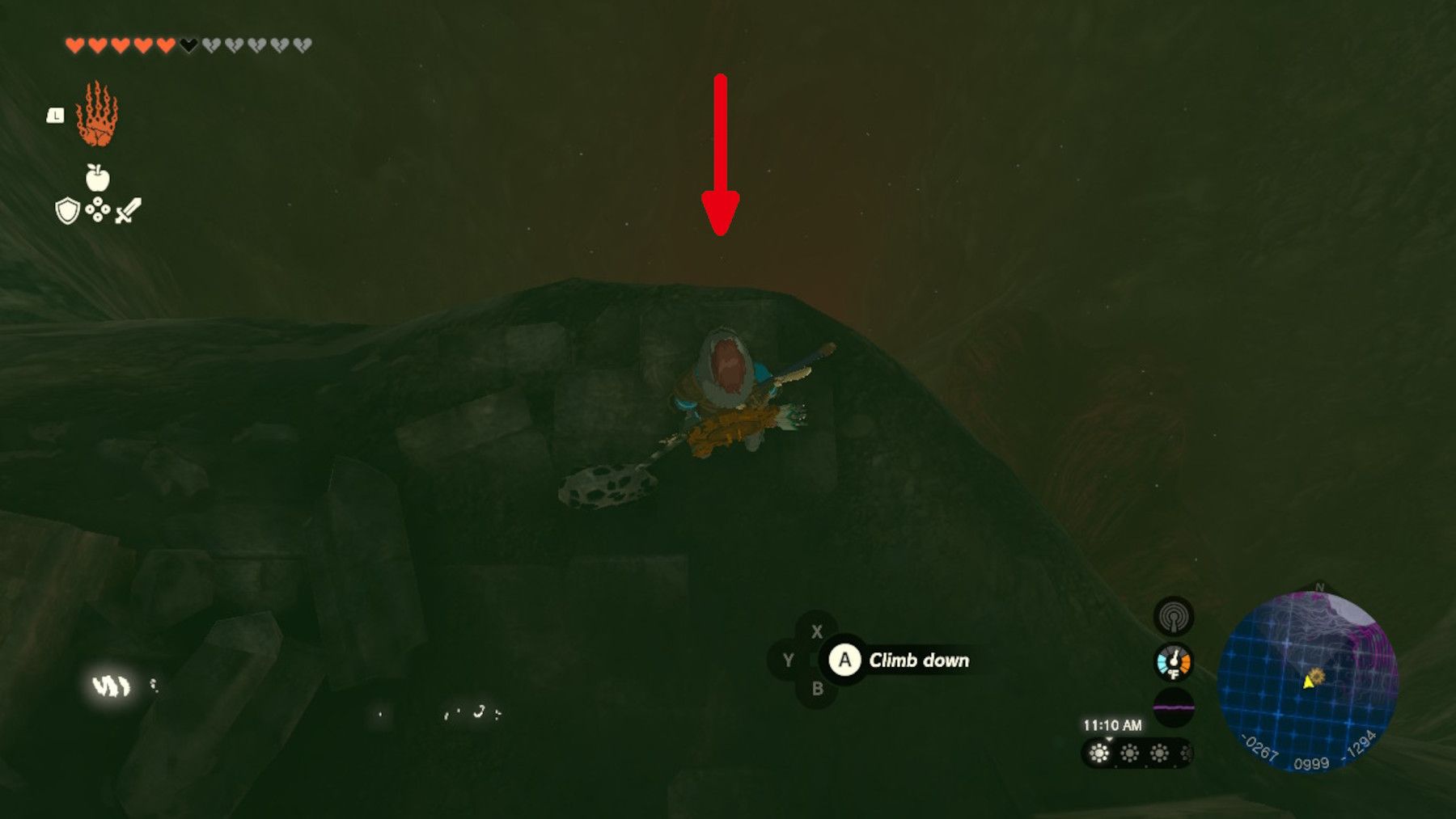Click the apple food icon in the HUD
This screenshot has height=819, width=1456.
click(x=98, y=177)
